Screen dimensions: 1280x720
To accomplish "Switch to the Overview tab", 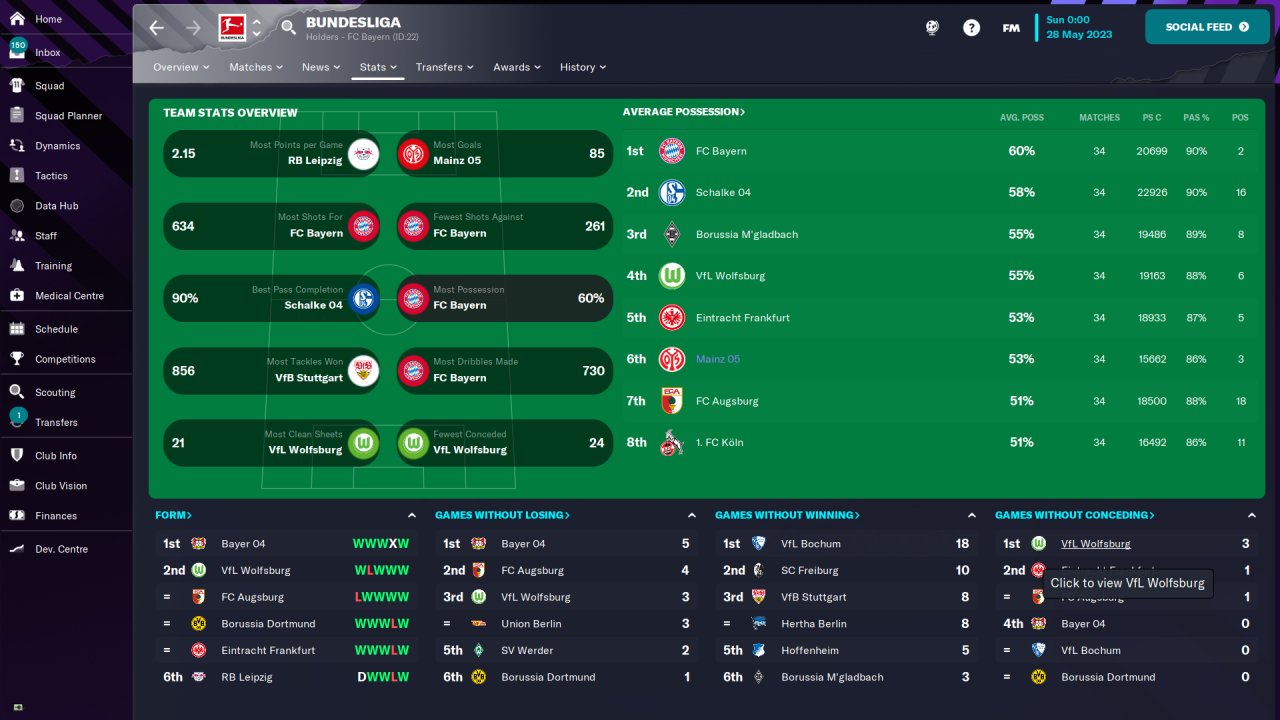I will pos(181,67).
